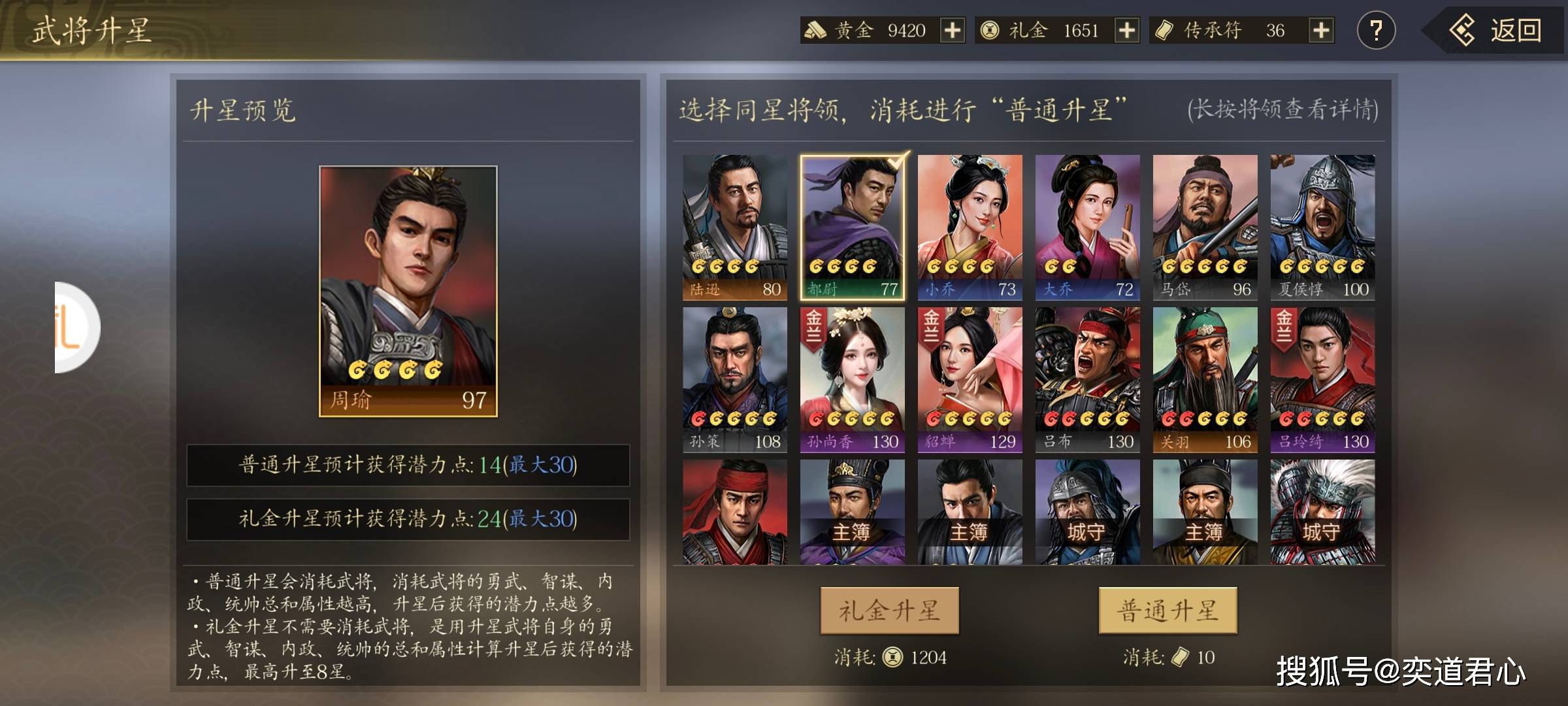Click the 返回 back button
The width and height of the screenshot is (1568, 706).
1496,31
